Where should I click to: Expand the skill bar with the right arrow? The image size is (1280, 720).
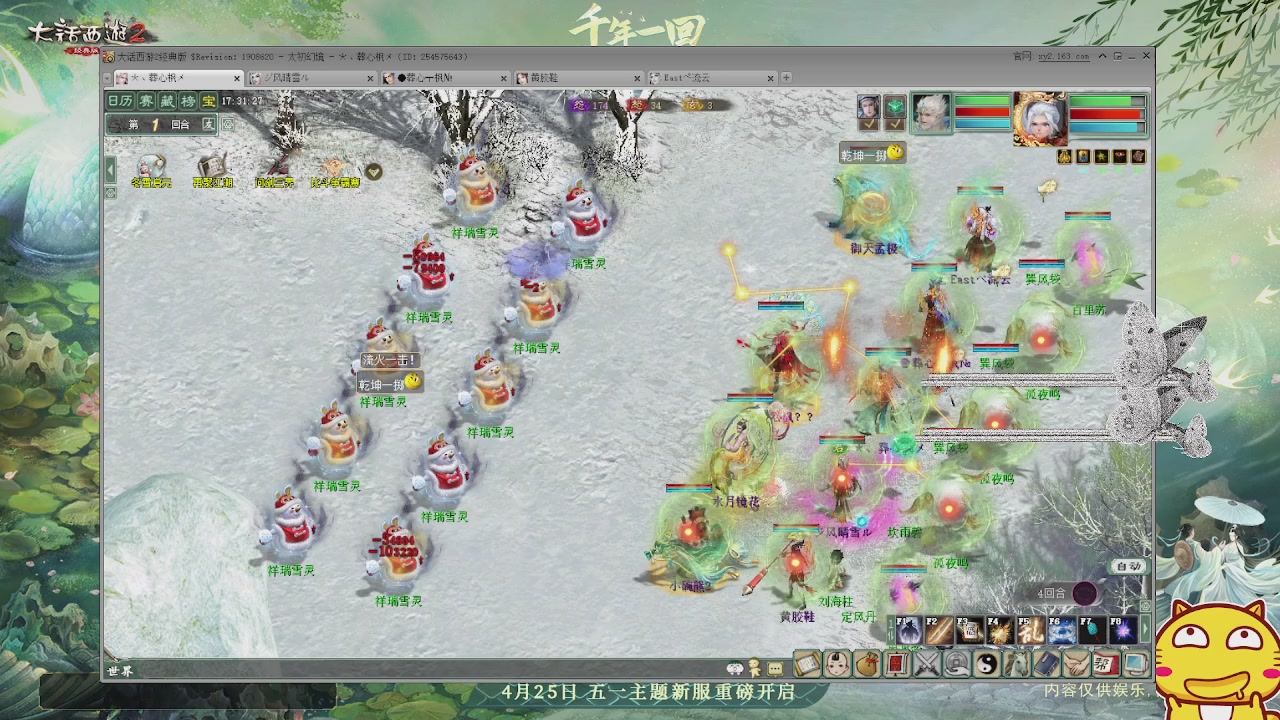pyautogui.click(x=1145, y=630)
